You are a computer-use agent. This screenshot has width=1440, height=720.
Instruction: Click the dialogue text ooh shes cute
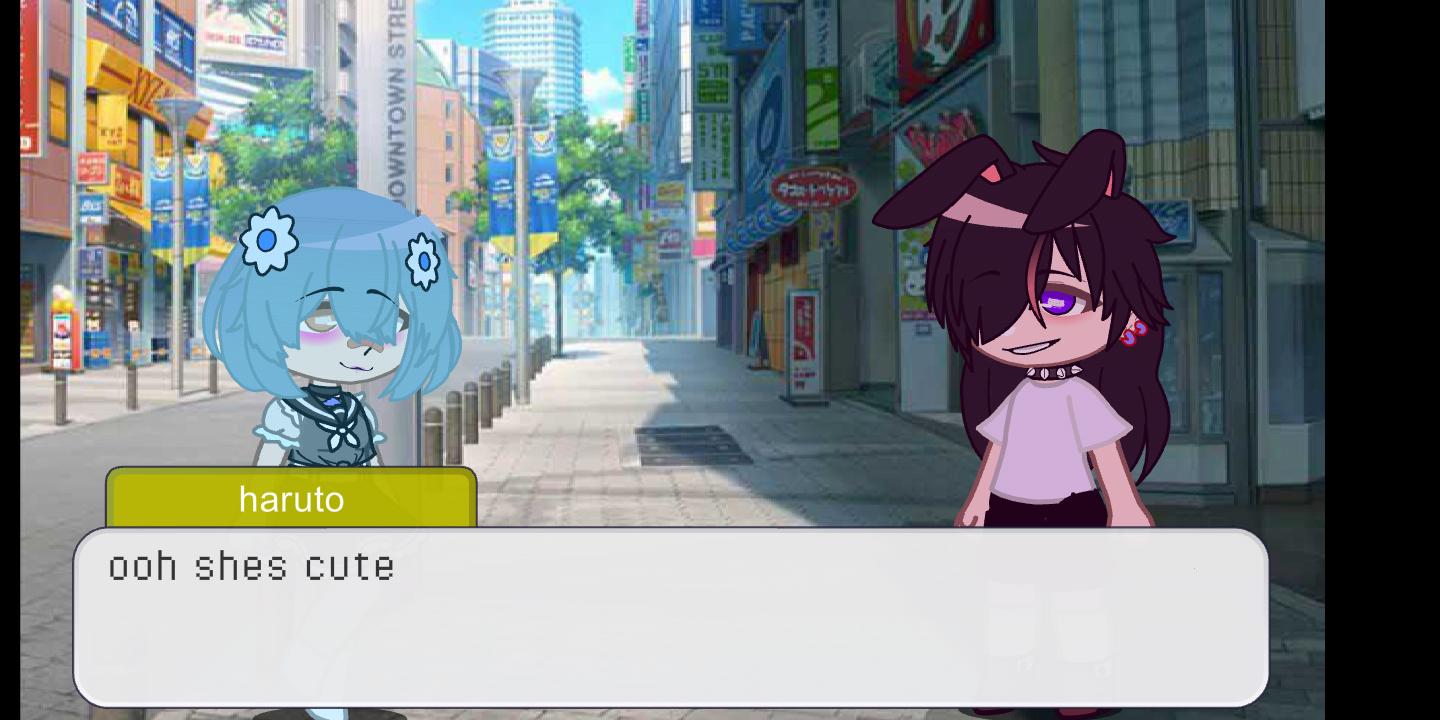click(250, 567)
